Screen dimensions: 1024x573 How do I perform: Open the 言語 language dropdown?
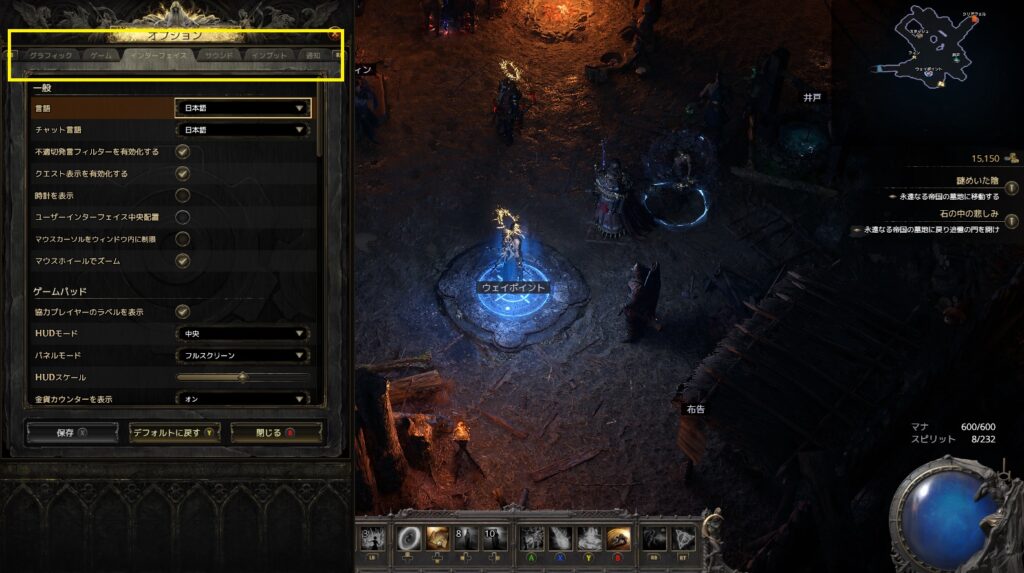tap(243, 108)
